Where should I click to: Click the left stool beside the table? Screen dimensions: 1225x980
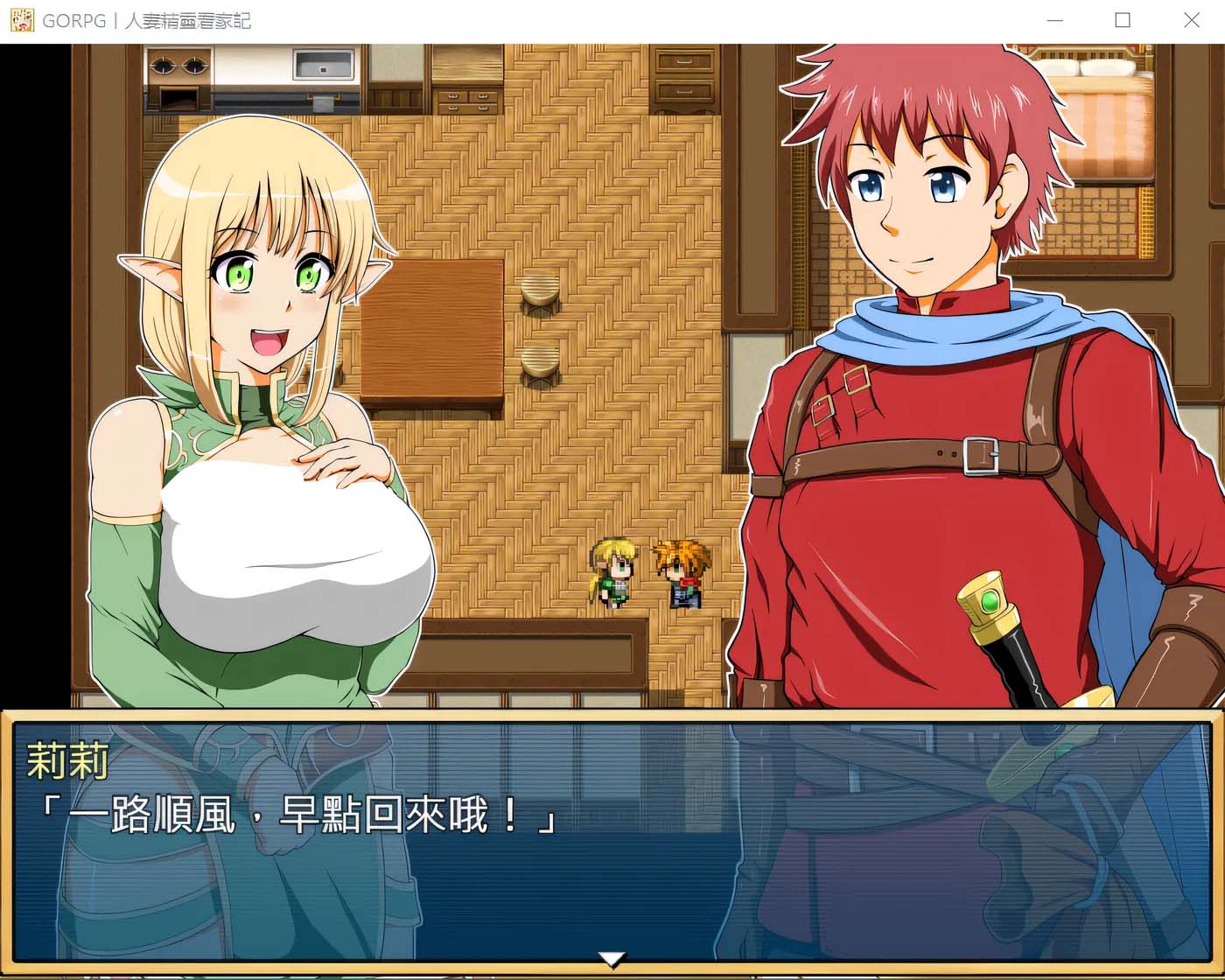[x=540, y=289]
